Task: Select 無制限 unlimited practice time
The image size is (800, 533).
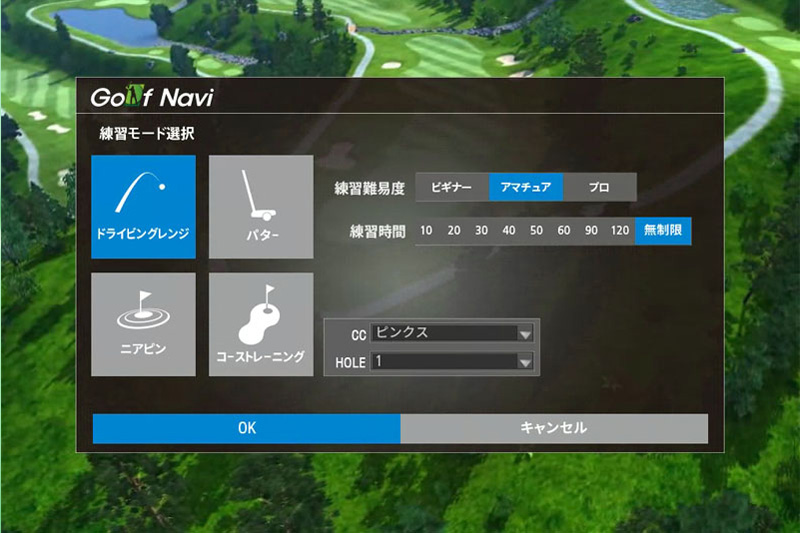Action: pos(663,231)
